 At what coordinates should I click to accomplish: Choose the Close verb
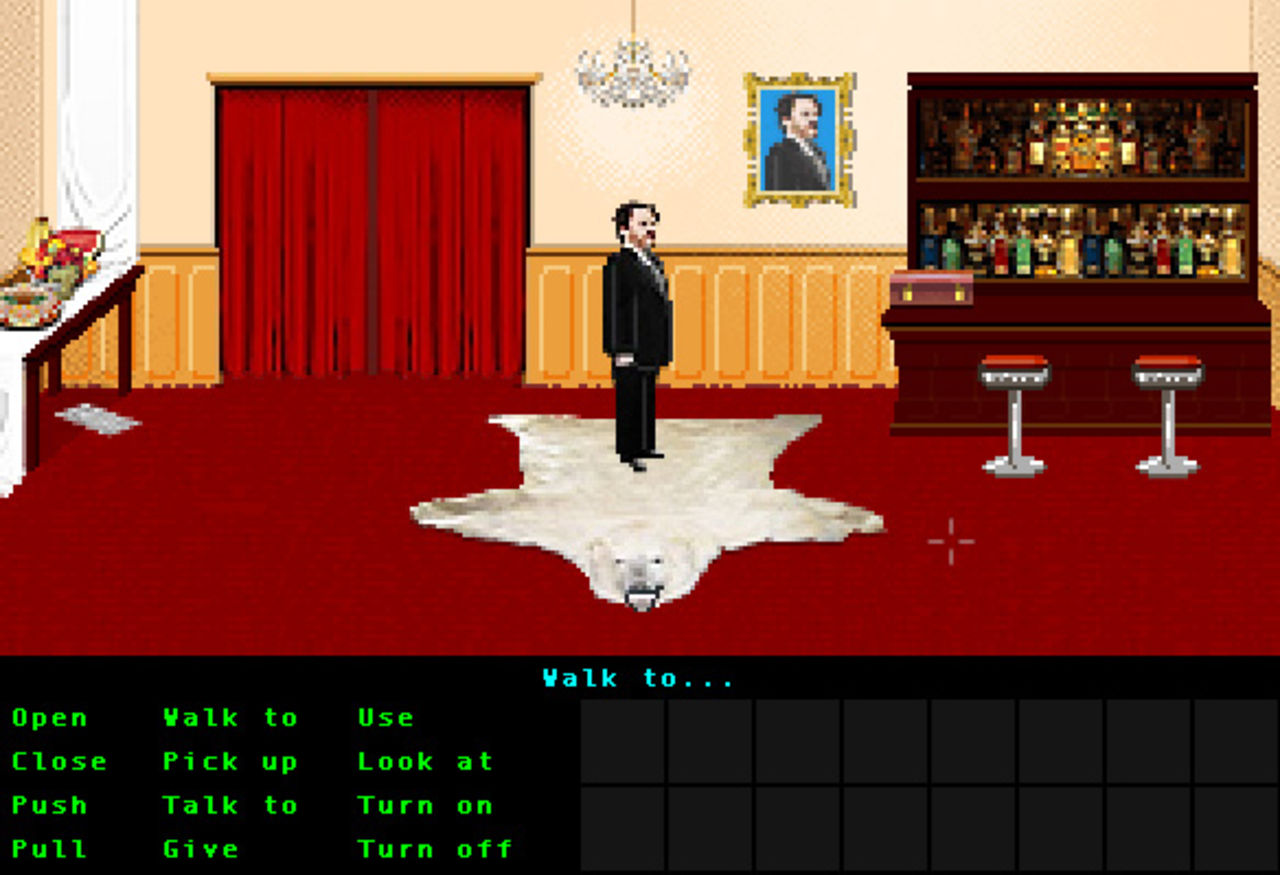[59, 762]
